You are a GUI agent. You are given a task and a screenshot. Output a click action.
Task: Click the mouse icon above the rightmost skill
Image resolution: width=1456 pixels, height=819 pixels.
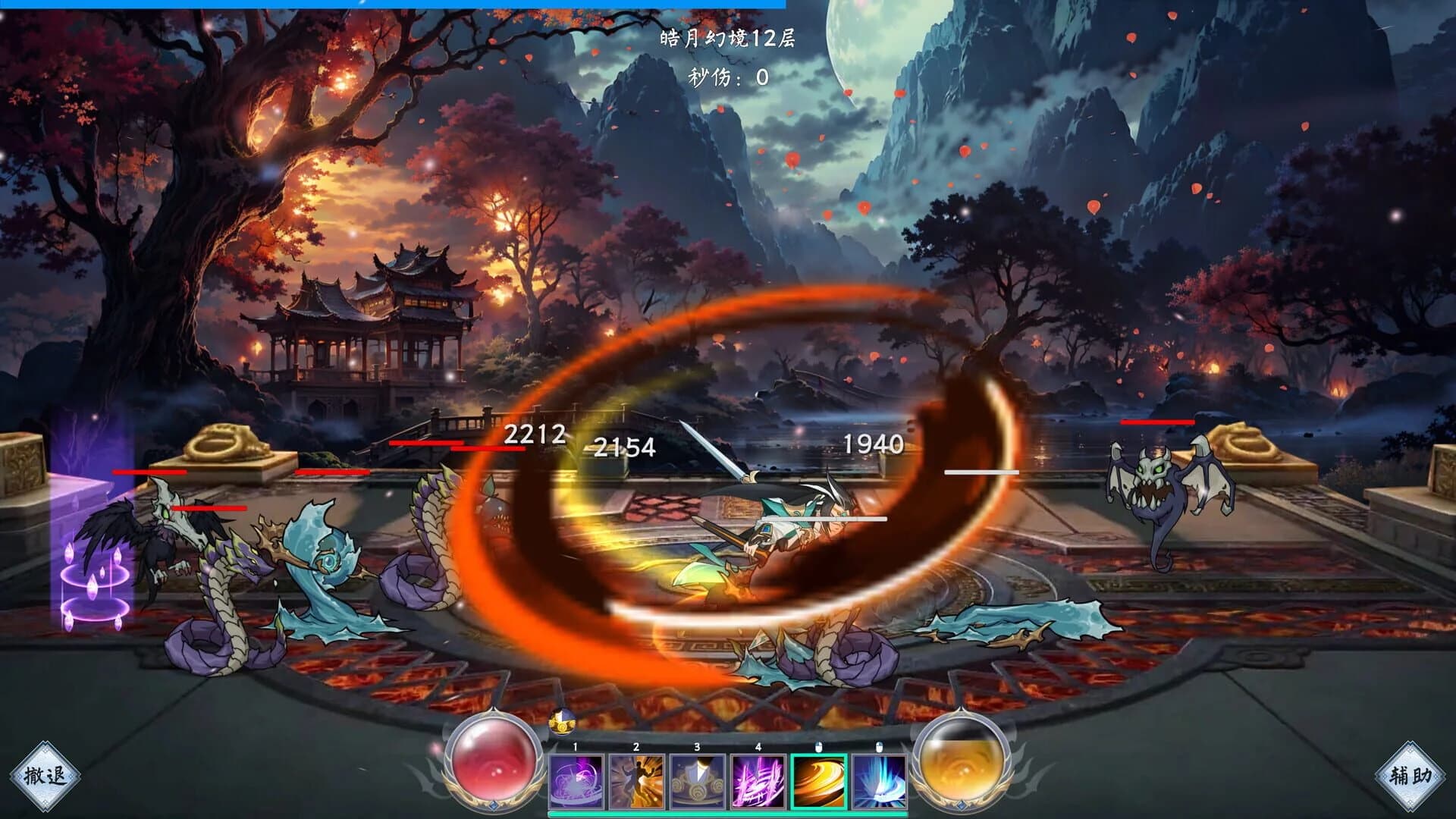[x=880, y=747]
